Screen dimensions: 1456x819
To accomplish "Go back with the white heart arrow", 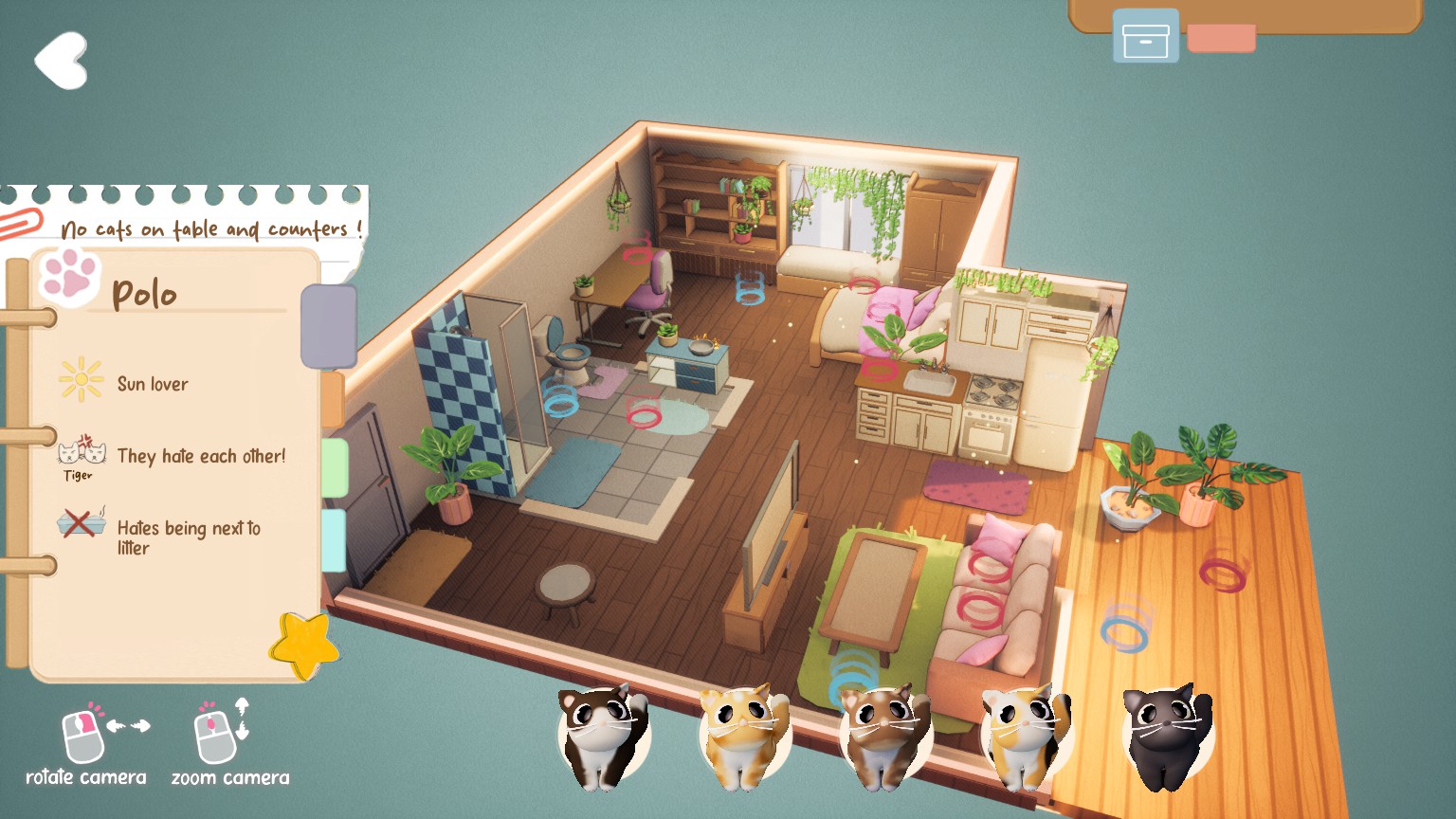I will [x=62, y=61].
